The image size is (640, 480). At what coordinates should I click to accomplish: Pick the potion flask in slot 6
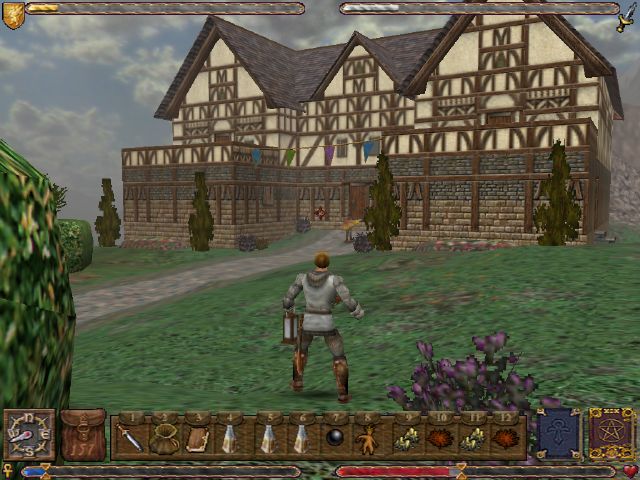[x=301, y=438]
